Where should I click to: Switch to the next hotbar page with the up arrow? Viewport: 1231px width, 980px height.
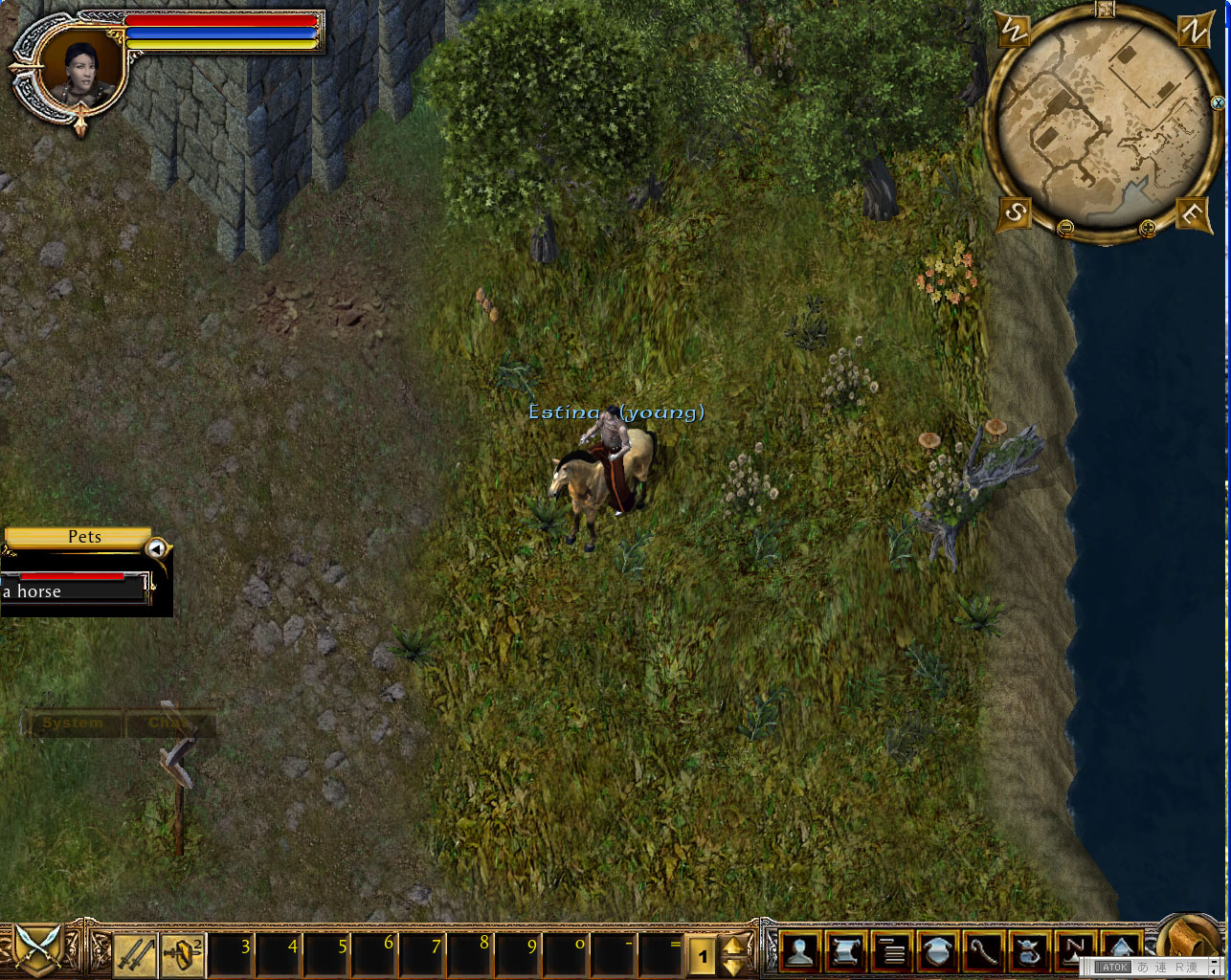tap(734, 946)
